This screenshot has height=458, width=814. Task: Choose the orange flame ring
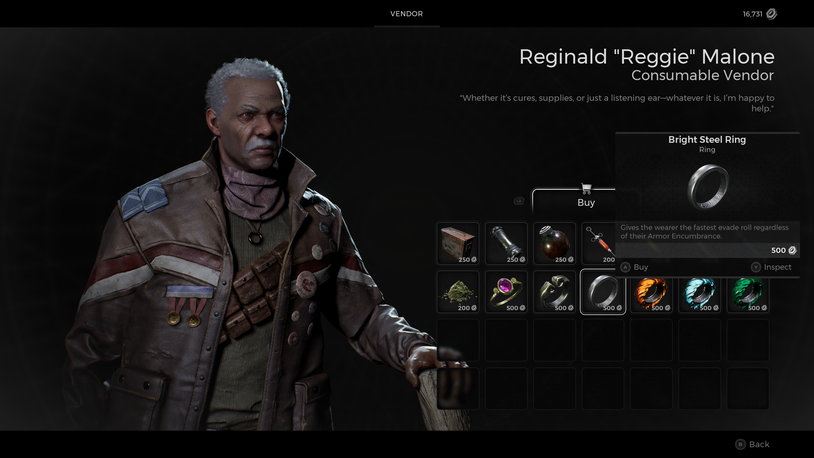point(651,292)
